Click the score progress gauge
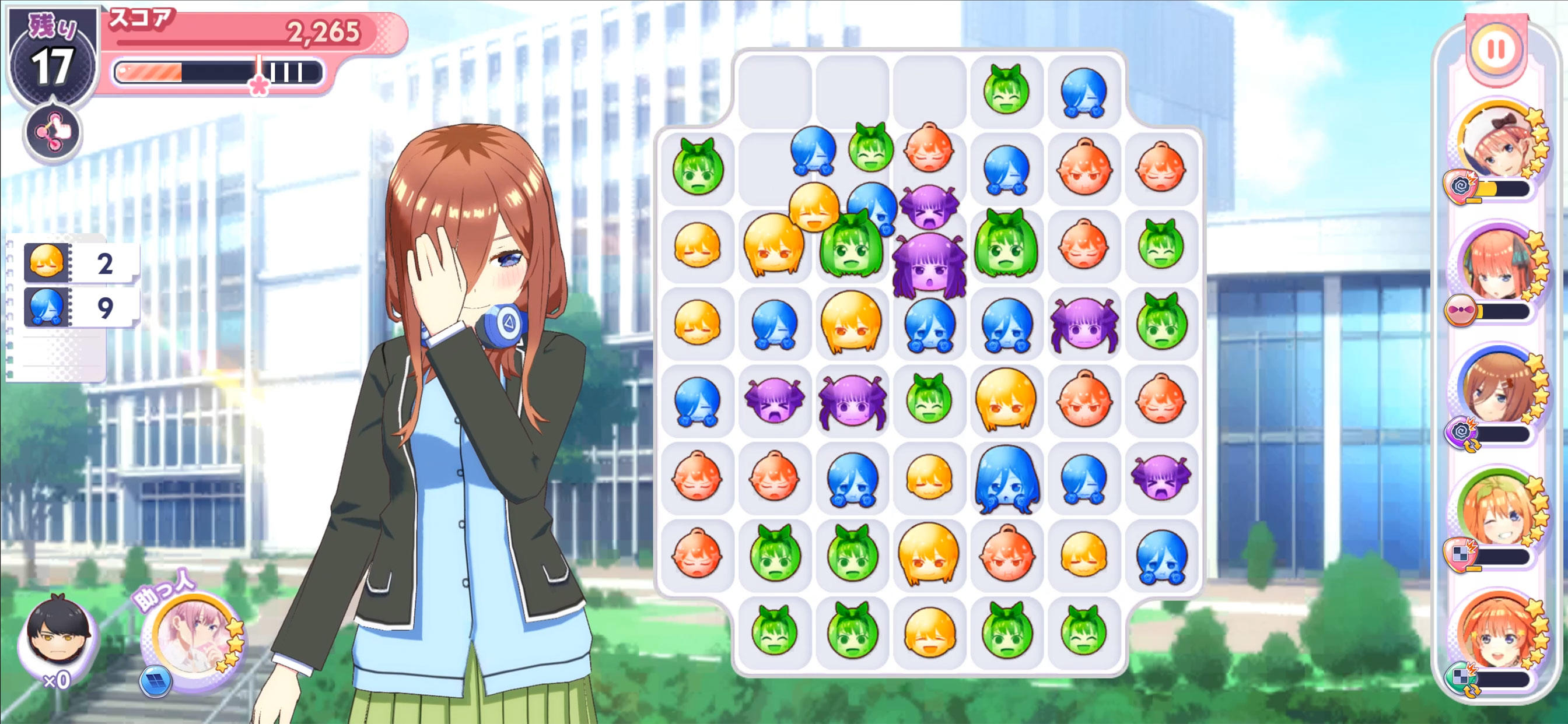The width and height of the screenshot is (1568, 724). 216,72
